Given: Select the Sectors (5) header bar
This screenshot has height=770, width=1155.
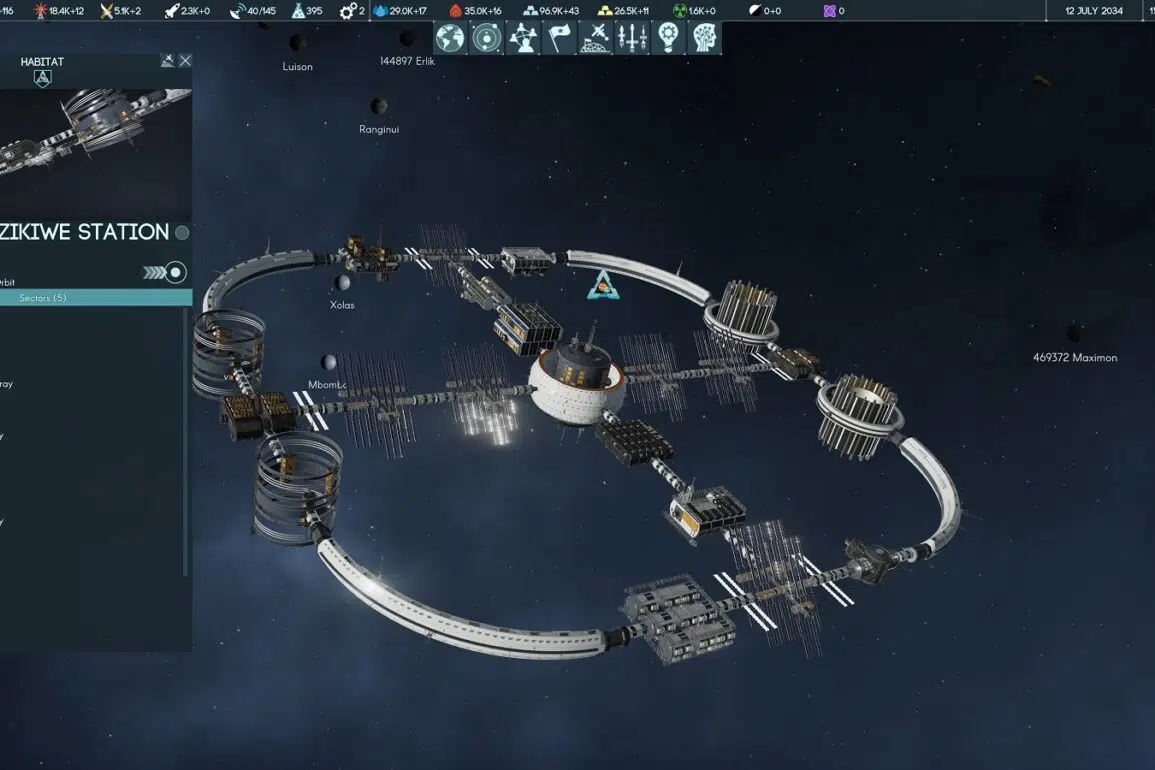Looking at the screenshot, I should tap(96, 298).
